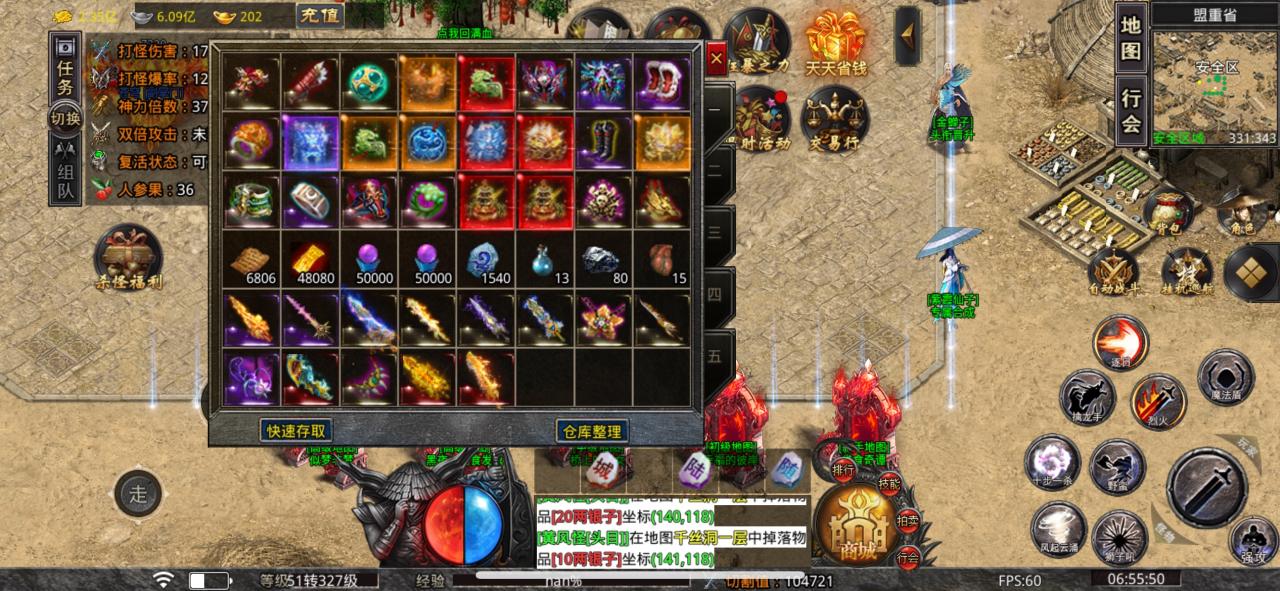Viewport: 1280px width, 591px height.
Task: Select the blue potion flask stack of 13
Action: [545, 263]
